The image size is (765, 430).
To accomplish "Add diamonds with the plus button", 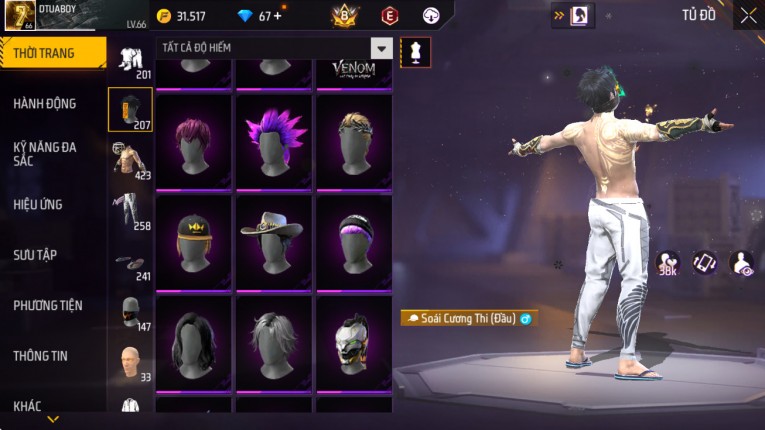I will pyautogui.click(x=277, y=16).
